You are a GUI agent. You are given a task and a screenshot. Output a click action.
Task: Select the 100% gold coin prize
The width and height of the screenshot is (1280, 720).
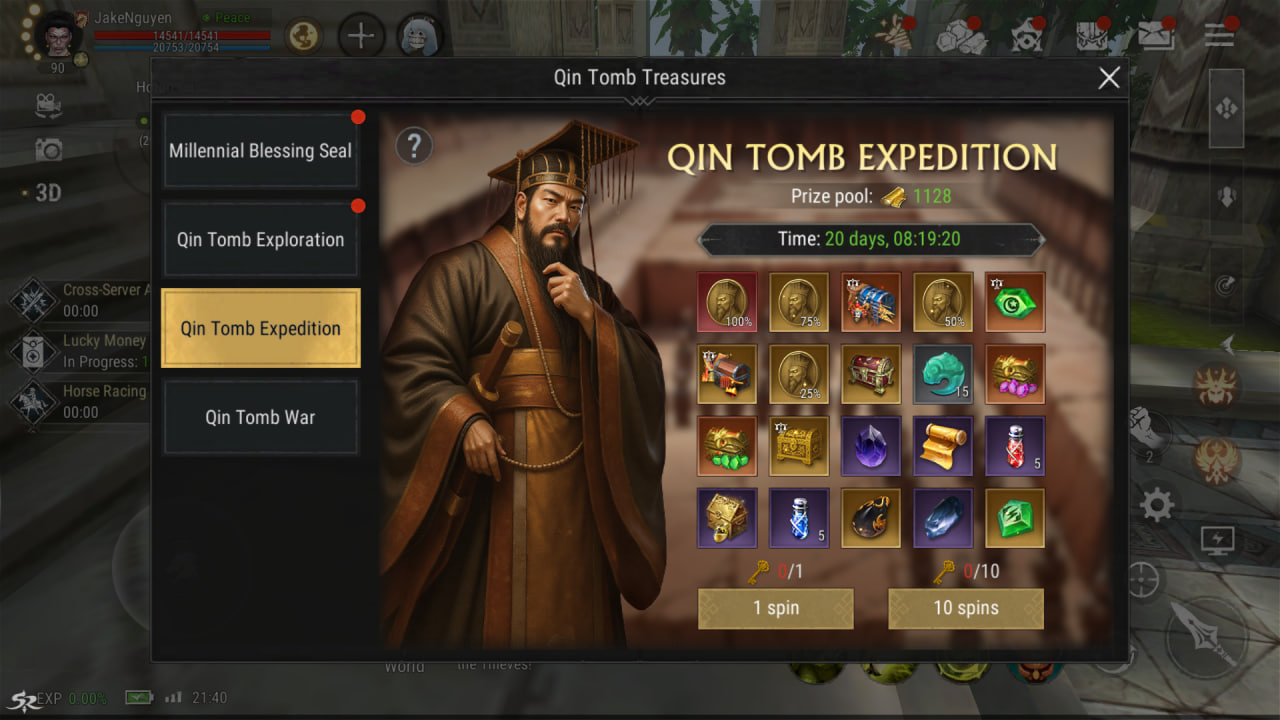pos(727,302)
